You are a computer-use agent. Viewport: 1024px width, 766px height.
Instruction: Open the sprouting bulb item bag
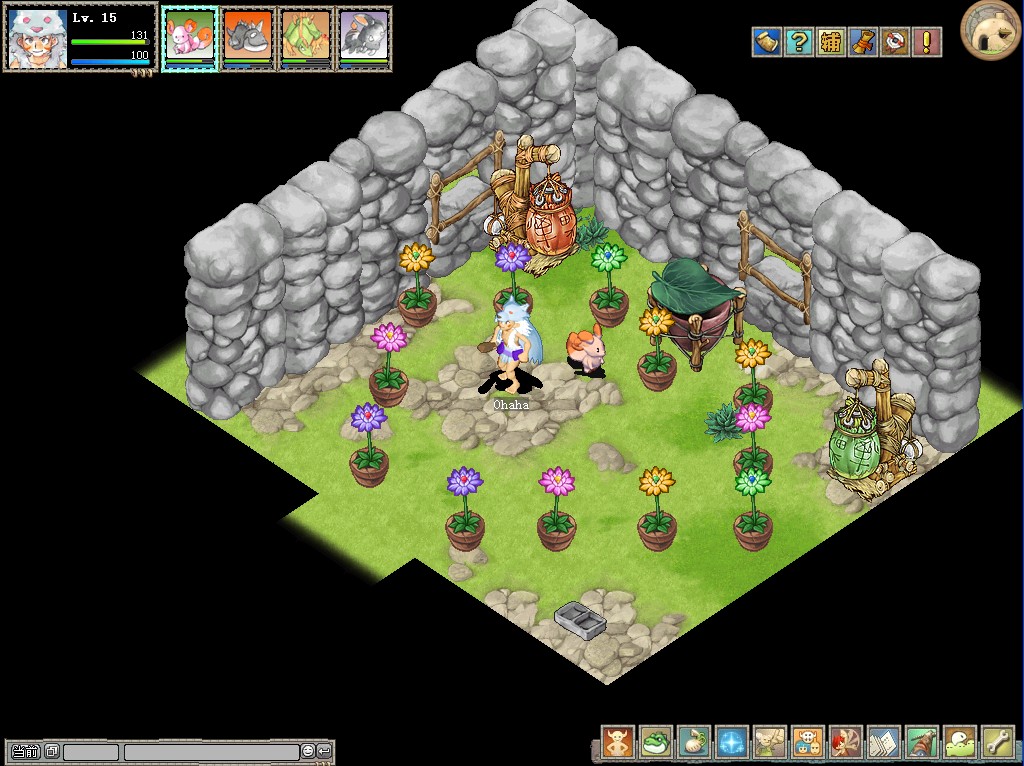(x=694, y=742)
